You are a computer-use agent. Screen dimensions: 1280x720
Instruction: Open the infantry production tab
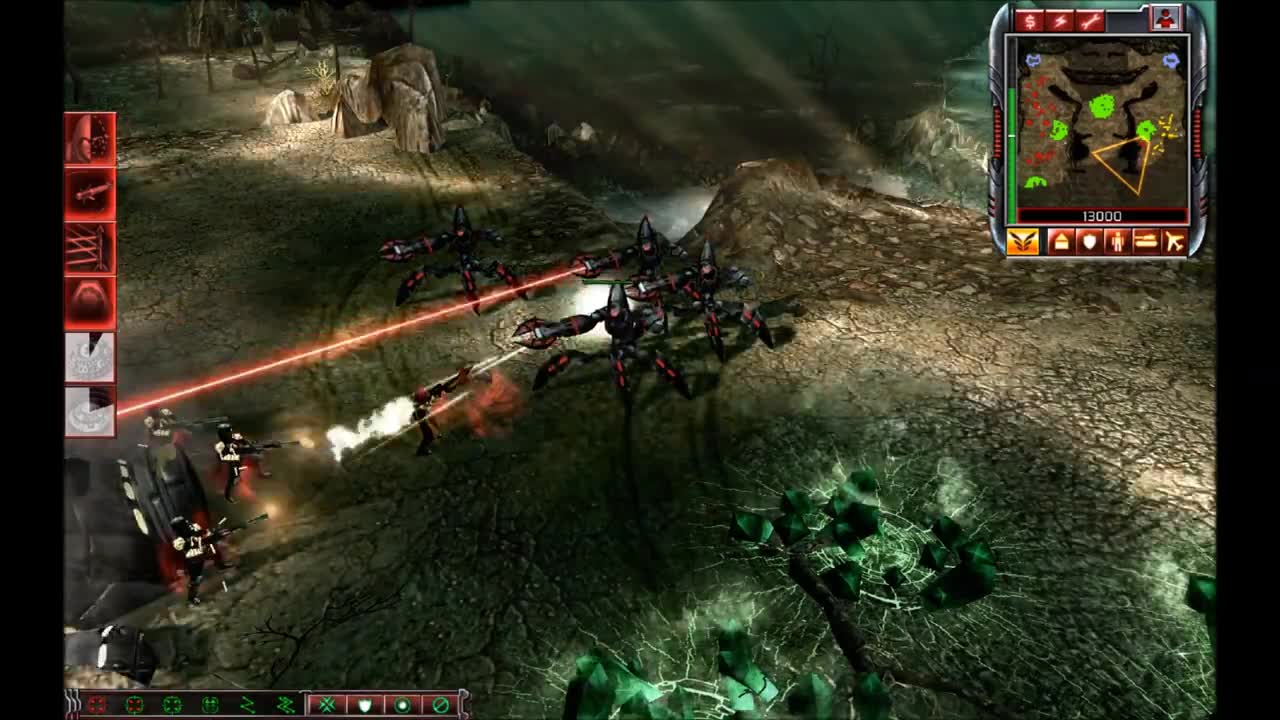[x=1118, y=240]
